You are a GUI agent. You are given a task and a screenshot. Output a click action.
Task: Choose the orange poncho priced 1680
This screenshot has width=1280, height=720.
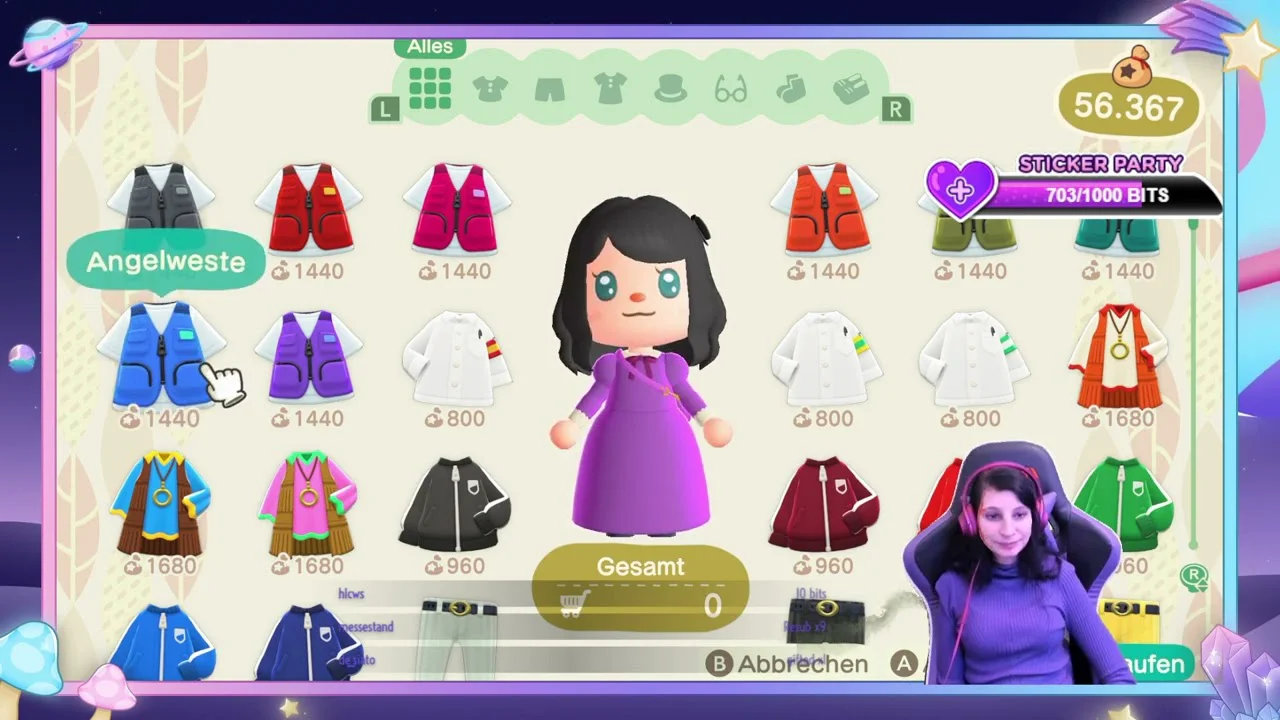point(1118,357)
